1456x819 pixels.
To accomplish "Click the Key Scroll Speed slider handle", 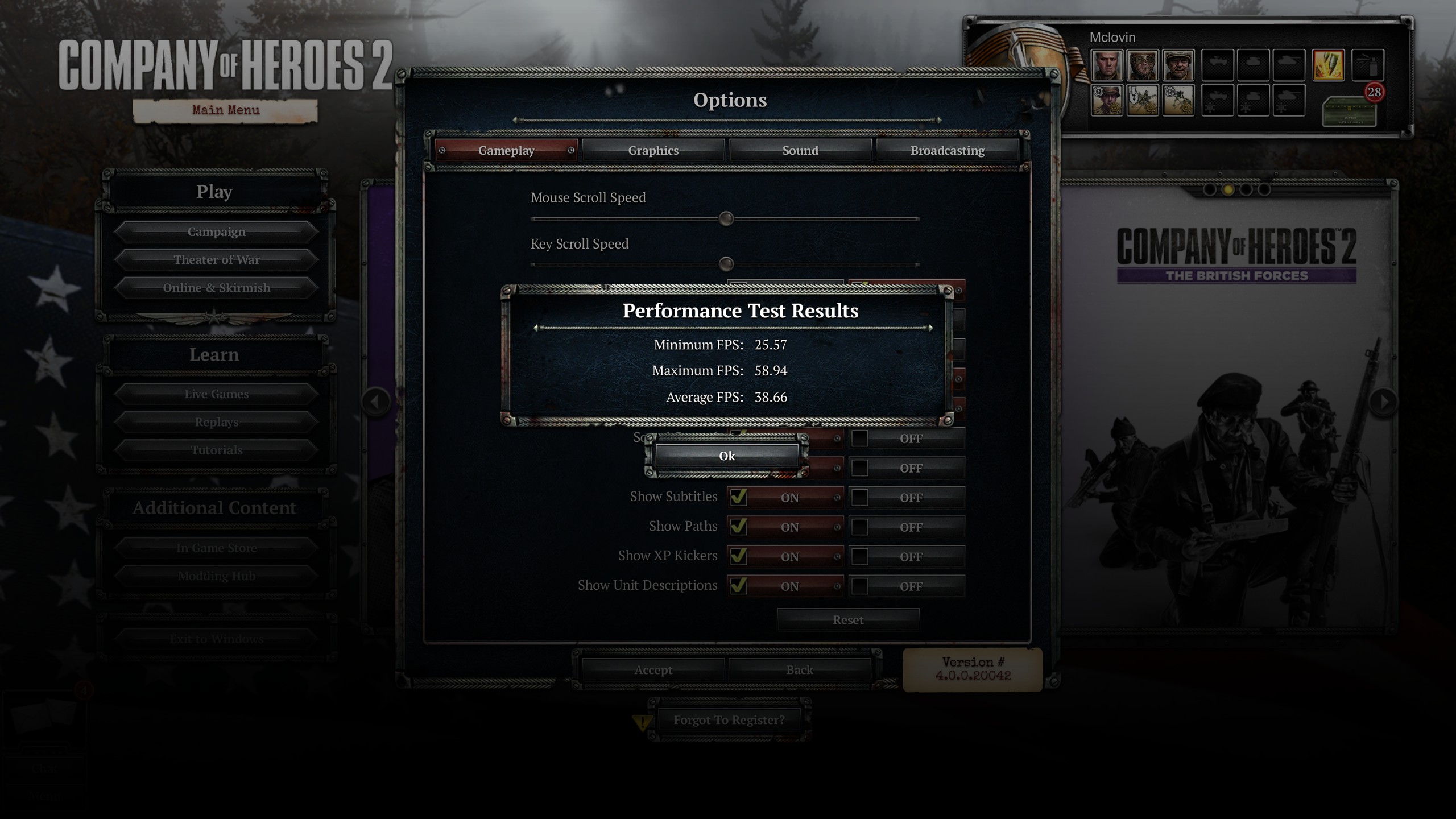I will [x=726, y=264].
